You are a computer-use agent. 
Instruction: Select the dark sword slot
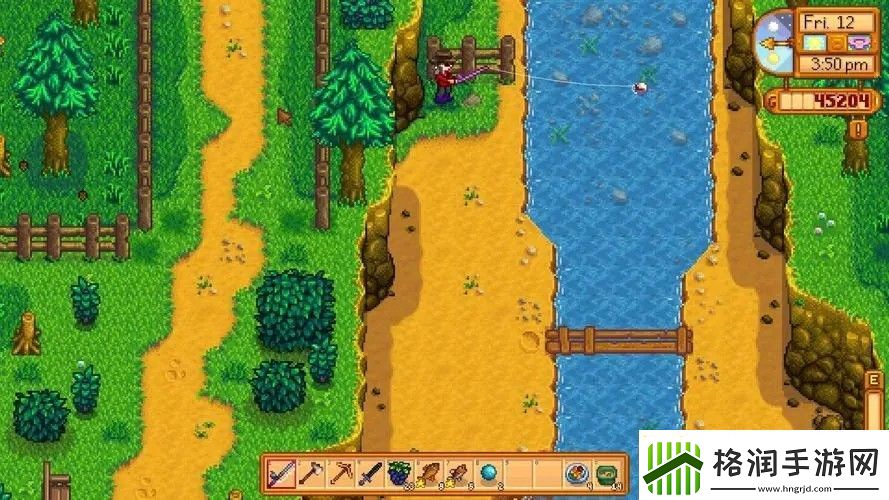coord(370,474)
